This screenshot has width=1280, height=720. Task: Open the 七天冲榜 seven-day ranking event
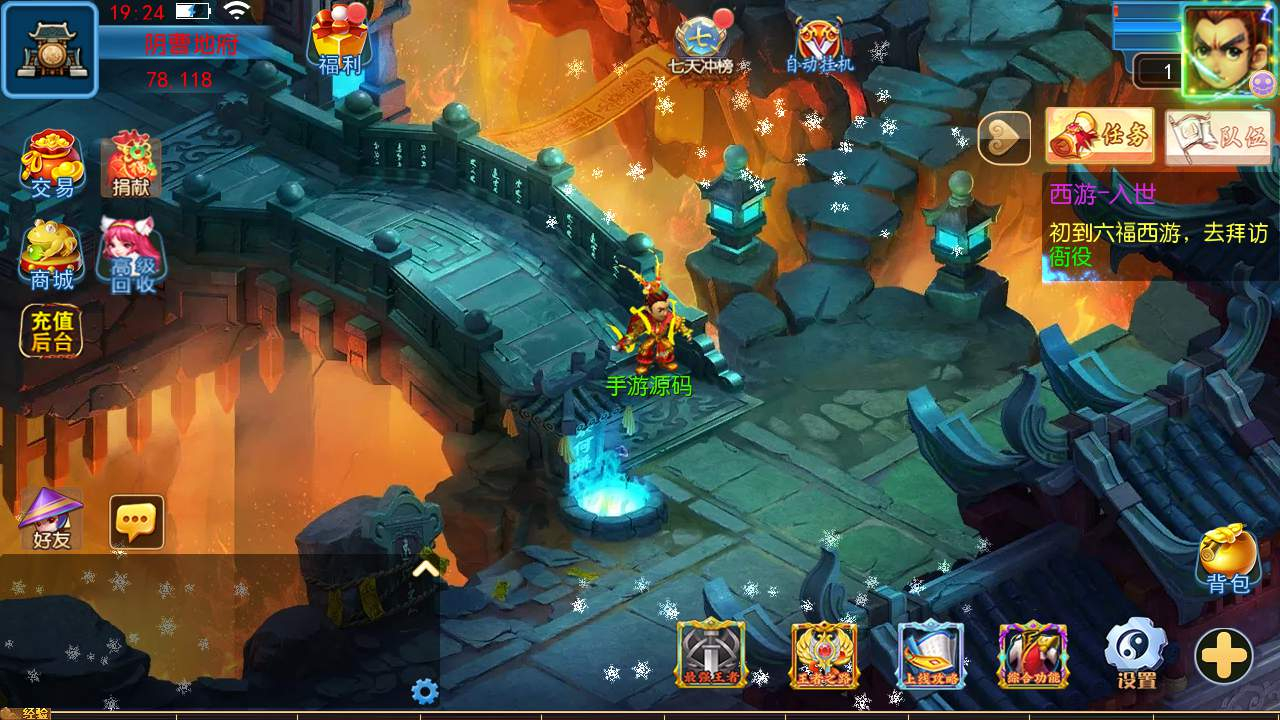coord(702,44)
